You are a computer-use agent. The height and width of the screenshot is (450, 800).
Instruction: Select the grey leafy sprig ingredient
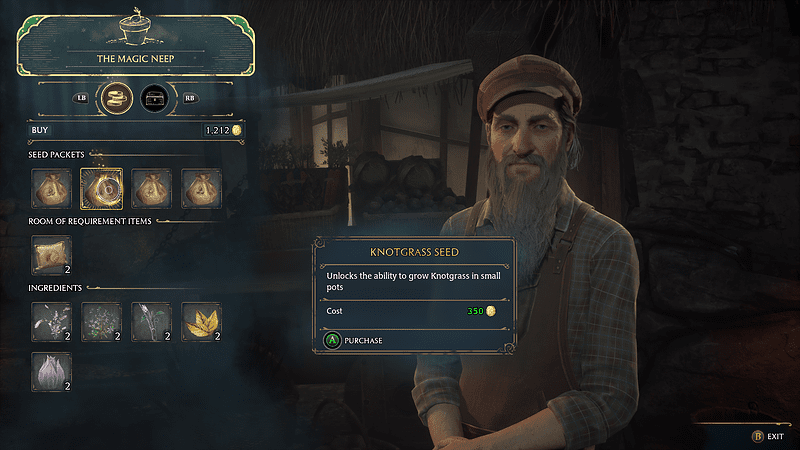tap(51, 321)
